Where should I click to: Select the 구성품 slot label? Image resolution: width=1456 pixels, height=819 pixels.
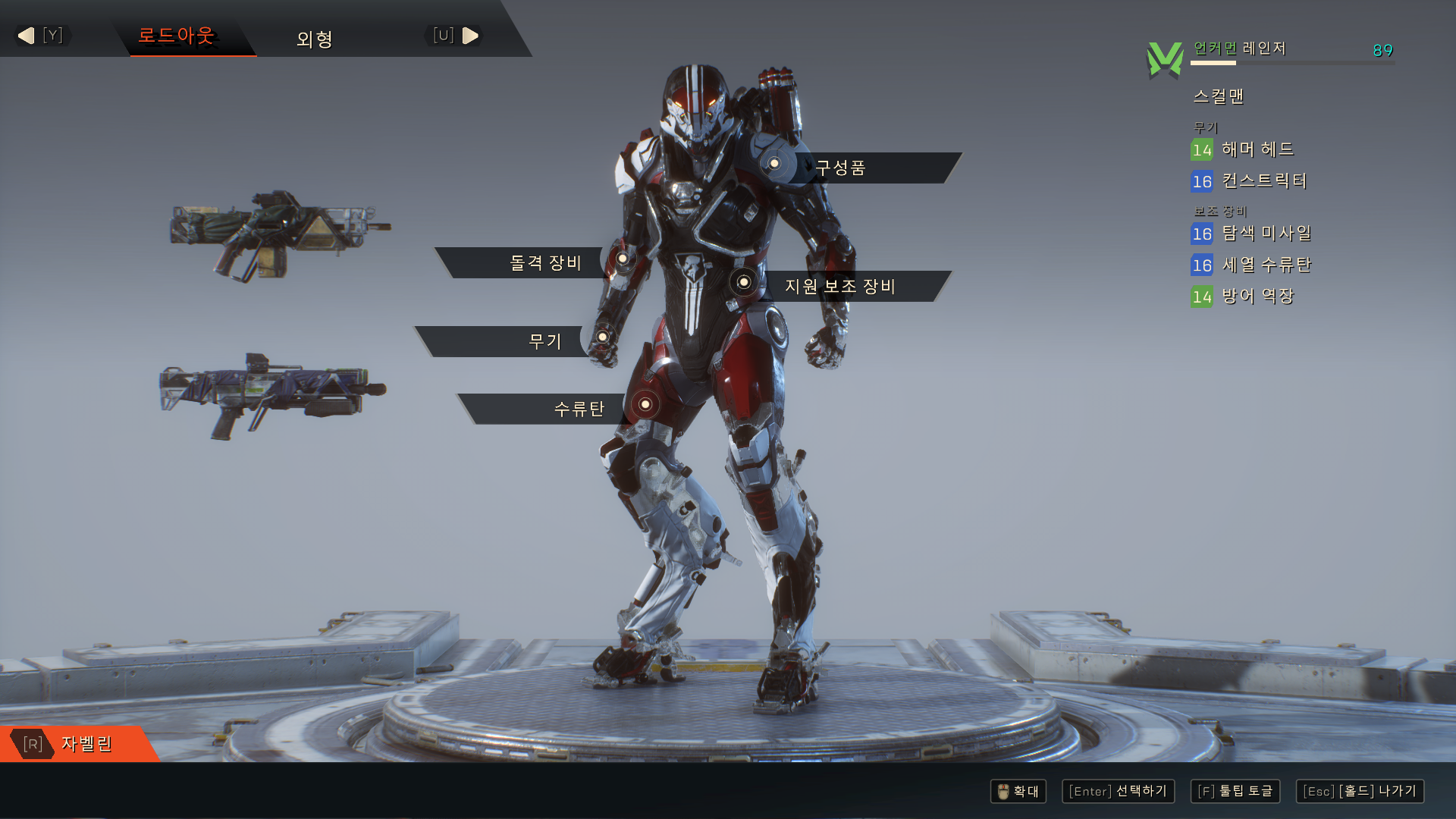pyautogui.click(x=840, y=168)
